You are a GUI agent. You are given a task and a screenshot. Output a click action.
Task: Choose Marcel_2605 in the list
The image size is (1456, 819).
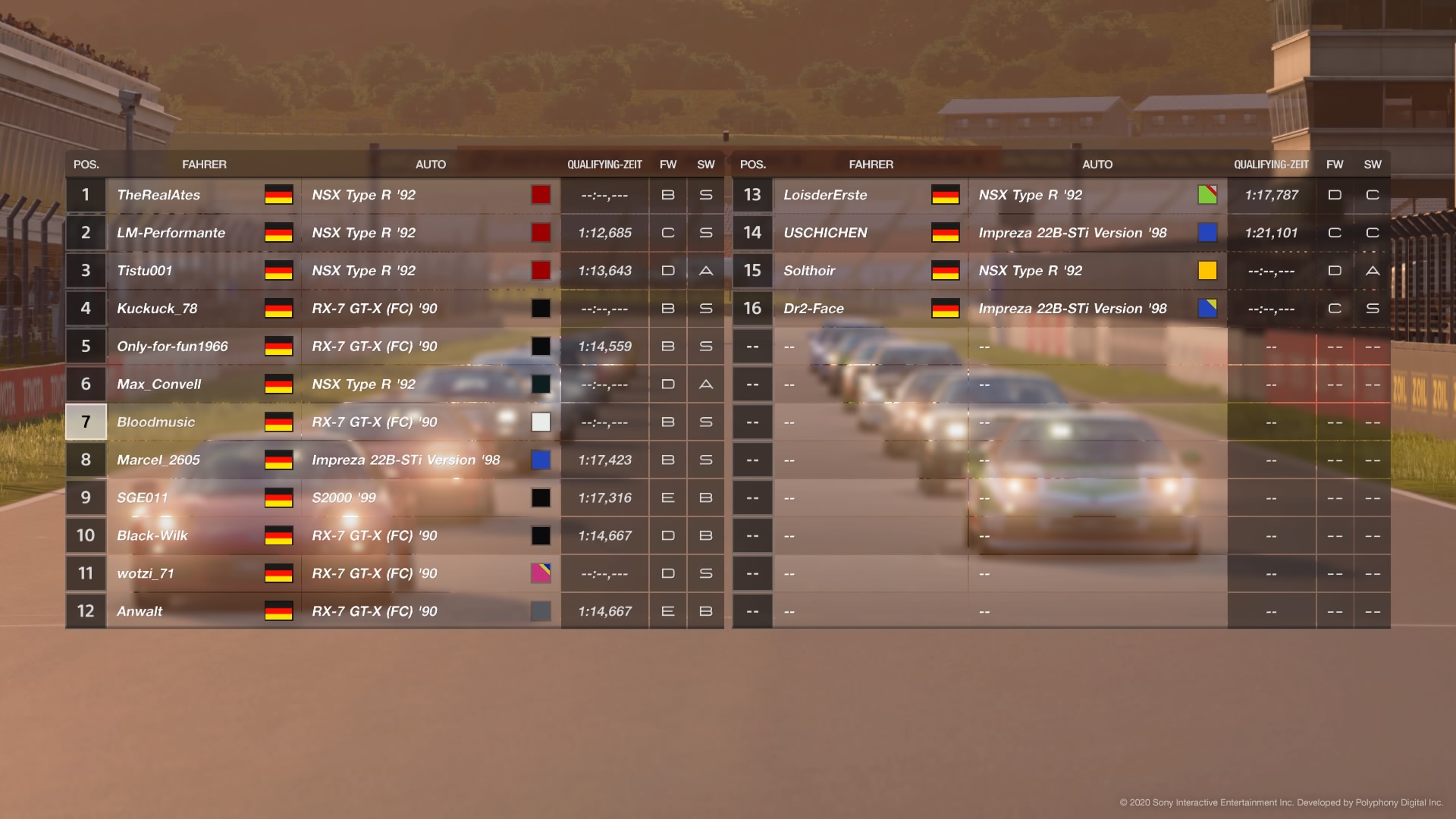point(158,460)
